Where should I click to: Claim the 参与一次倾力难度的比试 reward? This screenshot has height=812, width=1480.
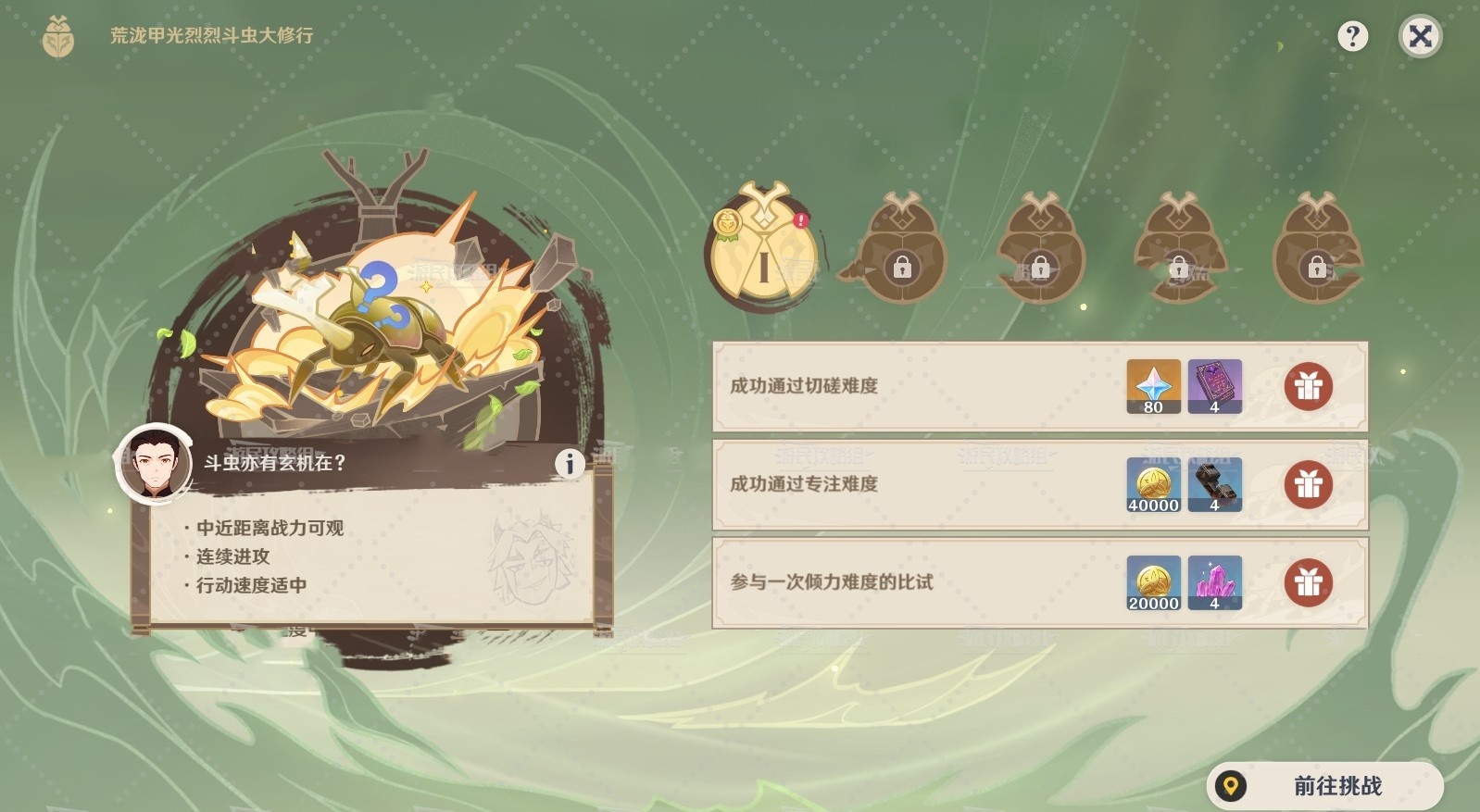1307,583
